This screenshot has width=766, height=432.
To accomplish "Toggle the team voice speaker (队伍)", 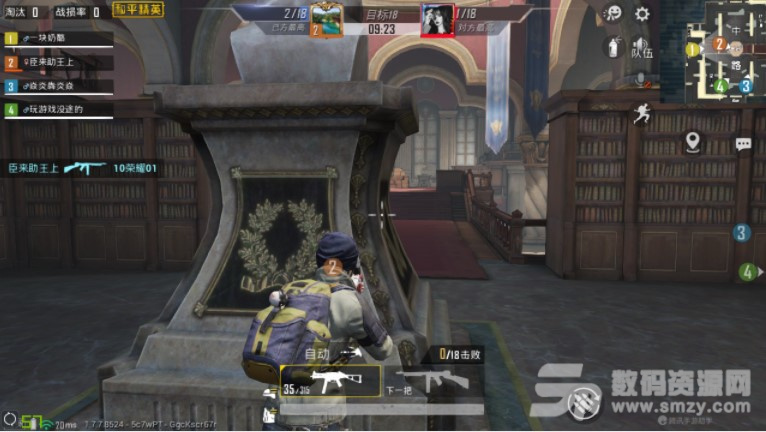I will point(642,47).
